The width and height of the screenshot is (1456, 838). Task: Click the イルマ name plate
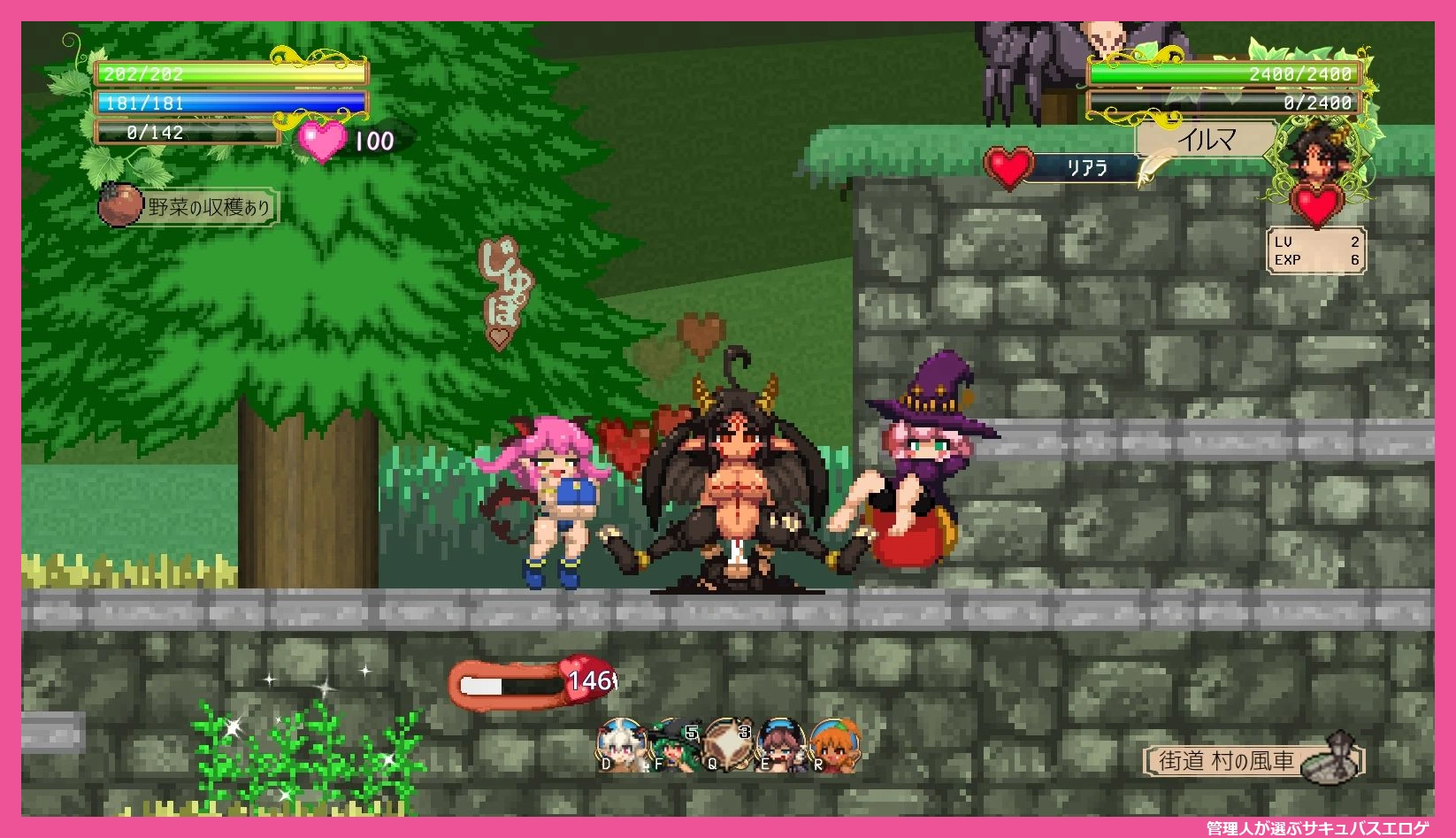[1207, 140]
